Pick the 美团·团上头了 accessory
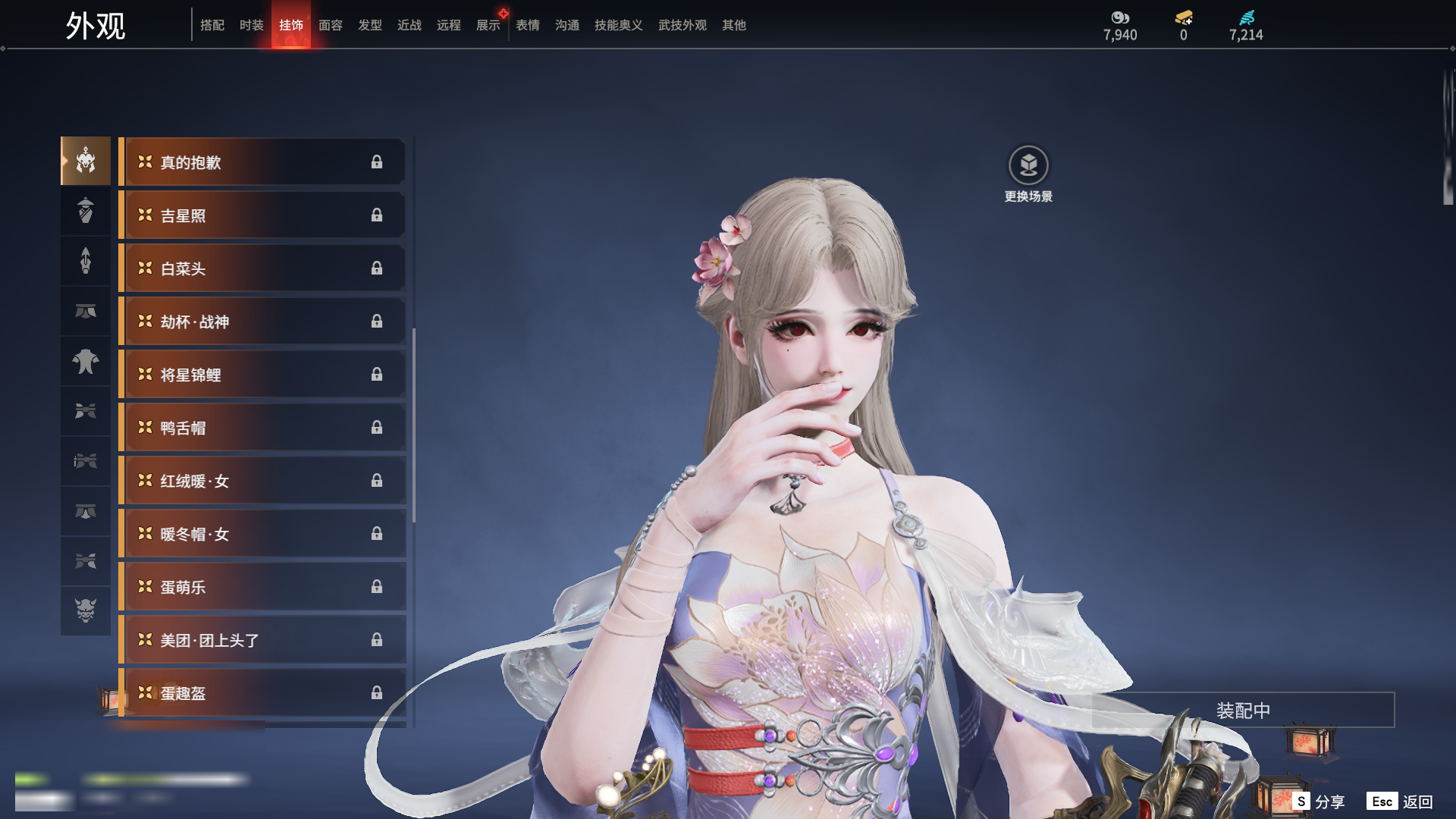Image resolution: width=1456 pixels, height=819 pixels. pos(262,640)
